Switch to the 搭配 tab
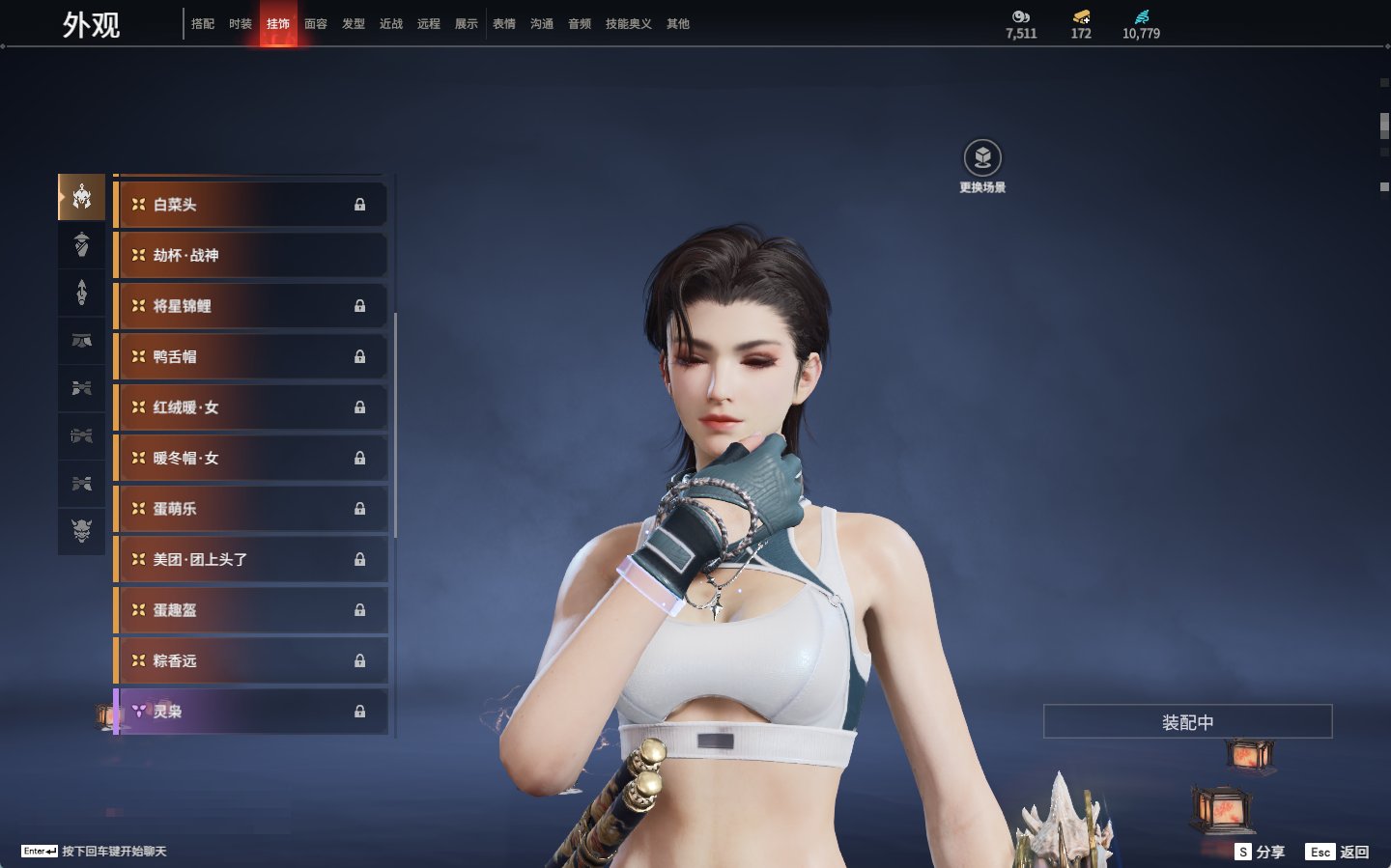Image resolution: width=1391 pixels, height=868 pixels. pos(203,24)
